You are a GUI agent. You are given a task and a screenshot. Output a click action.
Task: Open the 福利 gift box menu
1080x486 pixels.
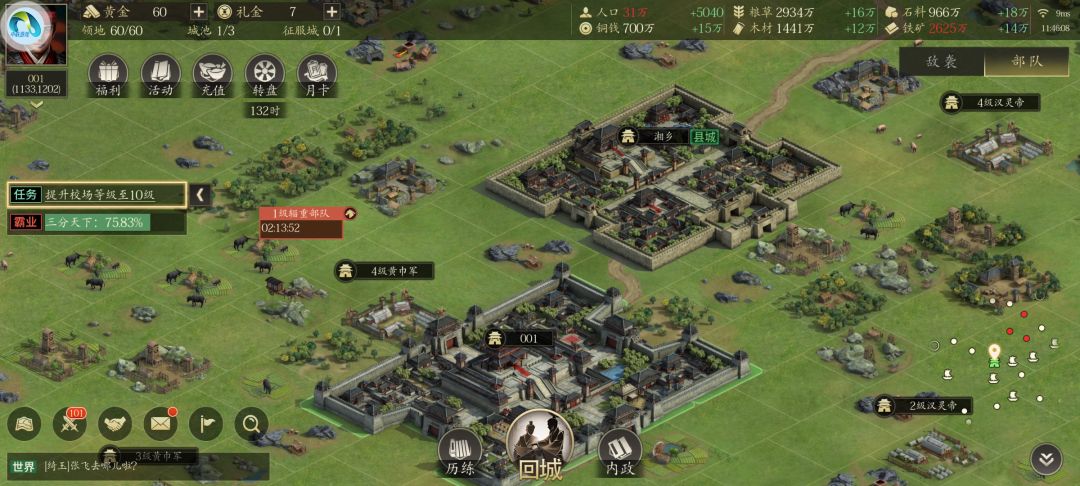[108, 74]
